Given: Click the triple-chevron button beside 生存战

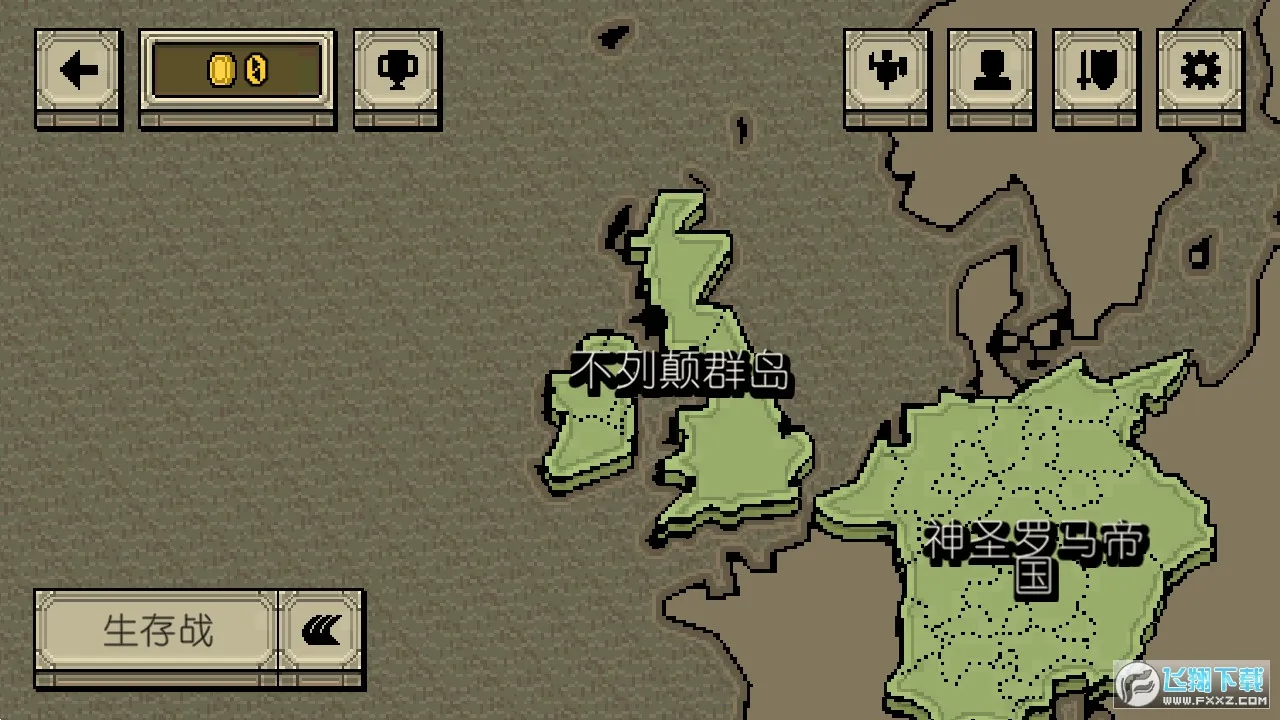Looking at the screenshot, I should tap(321, 631).
